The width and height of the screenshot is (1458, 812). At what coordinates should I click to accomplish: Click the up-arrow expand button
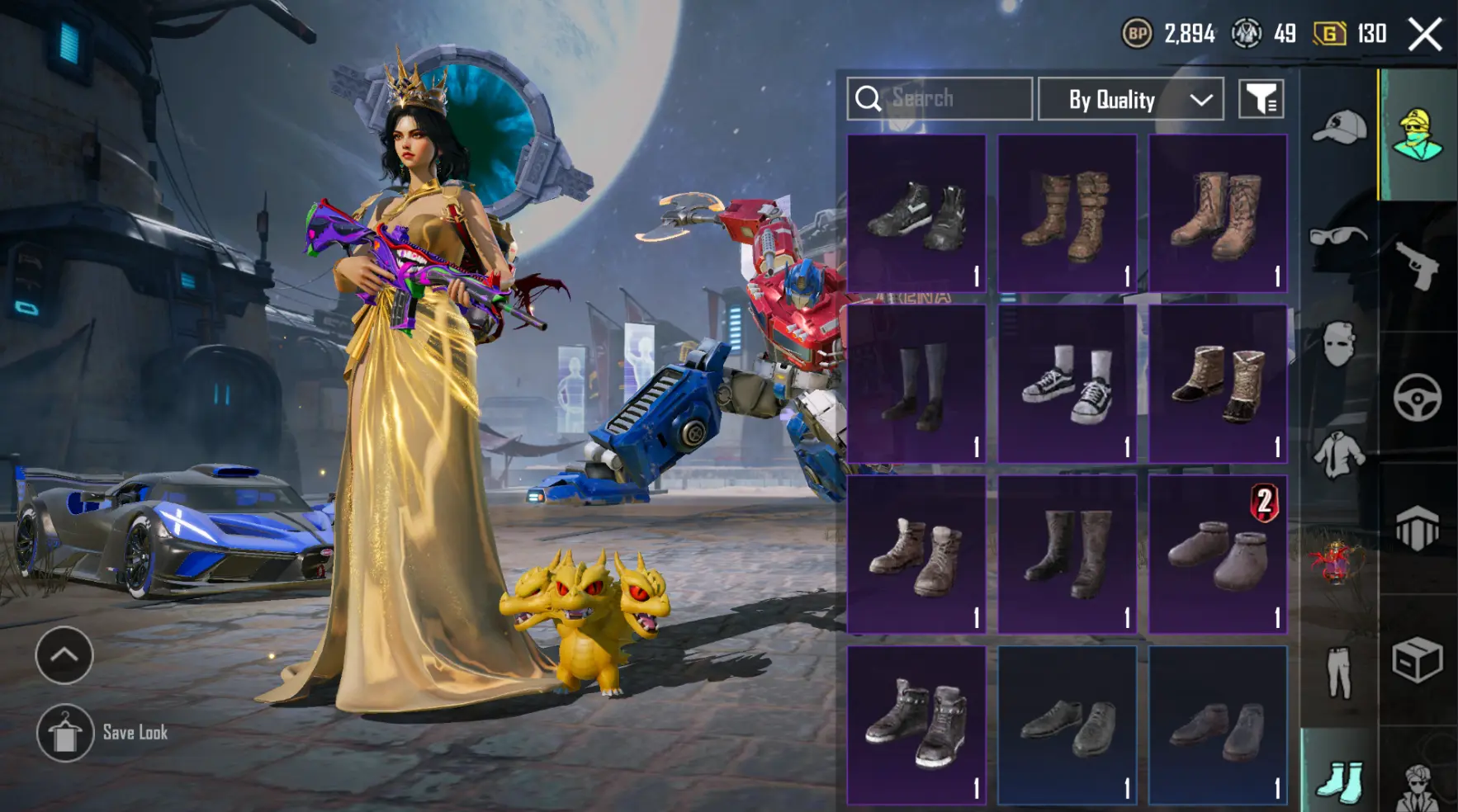(x=64, y=655)
